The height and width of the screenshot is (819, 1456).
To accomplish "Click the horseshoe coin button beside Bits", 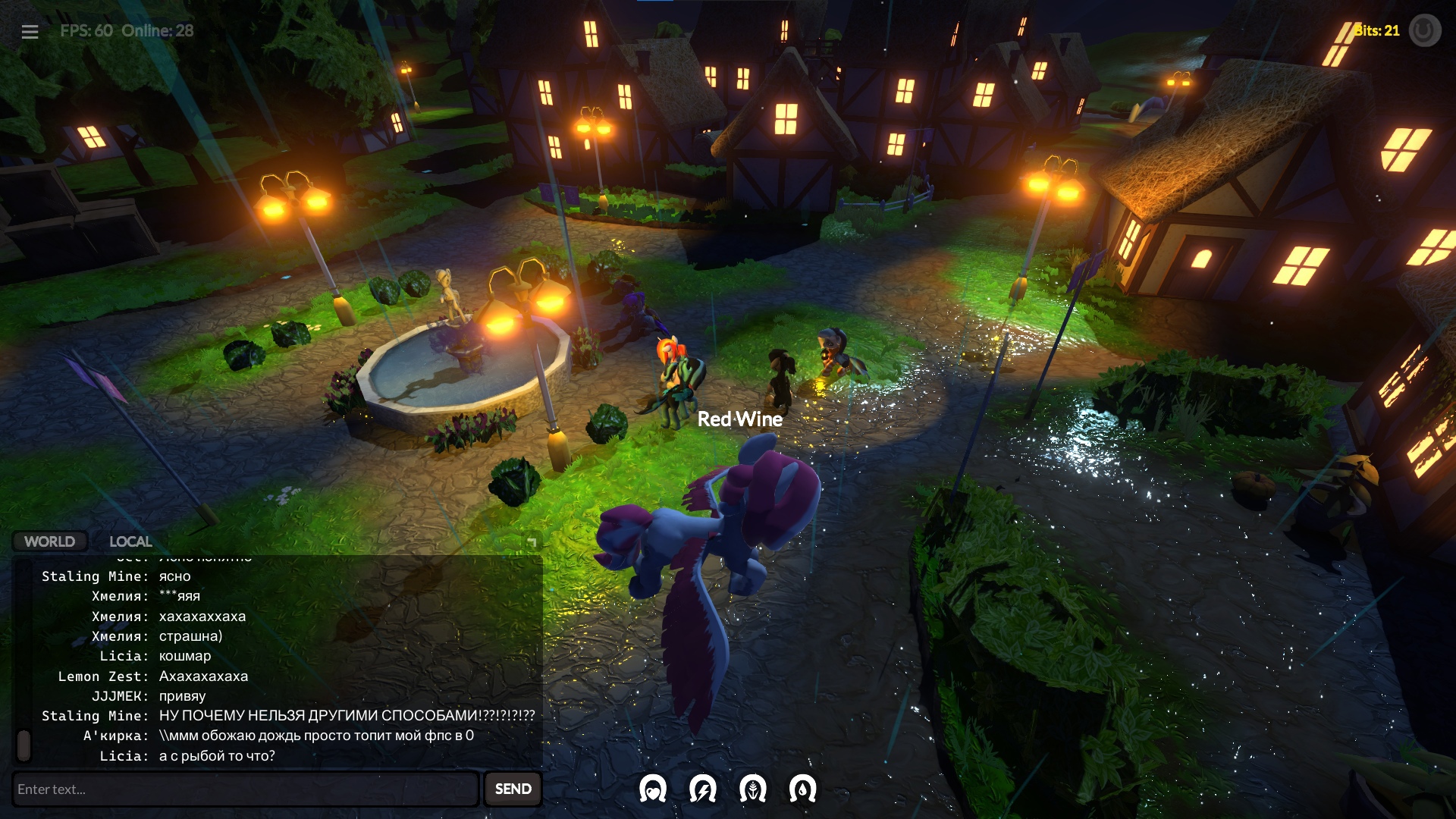I will tap(1424, 31).
